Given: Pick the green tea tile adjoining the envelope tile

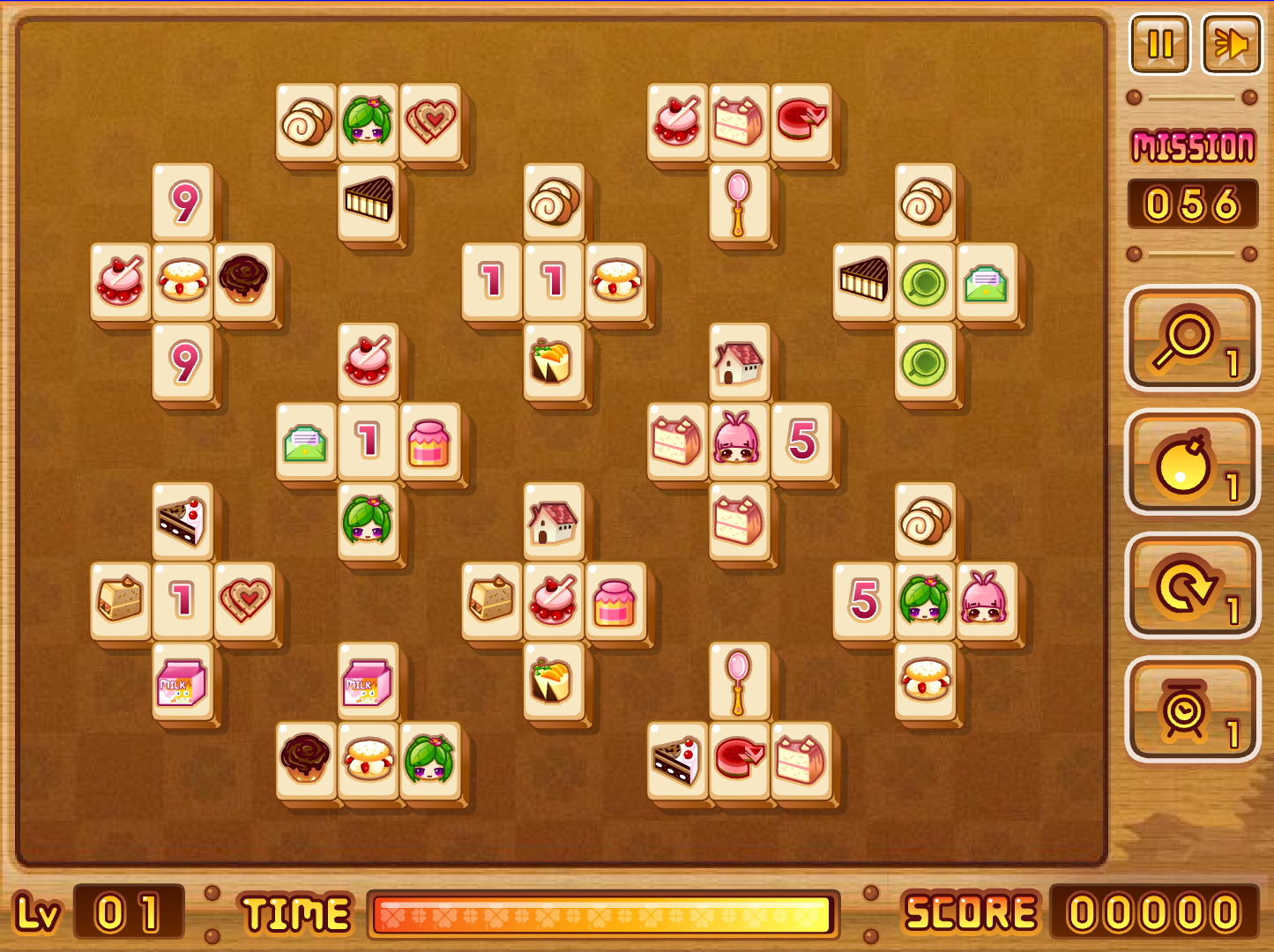Looking at the screenshot, I should (x=924, y=282).
